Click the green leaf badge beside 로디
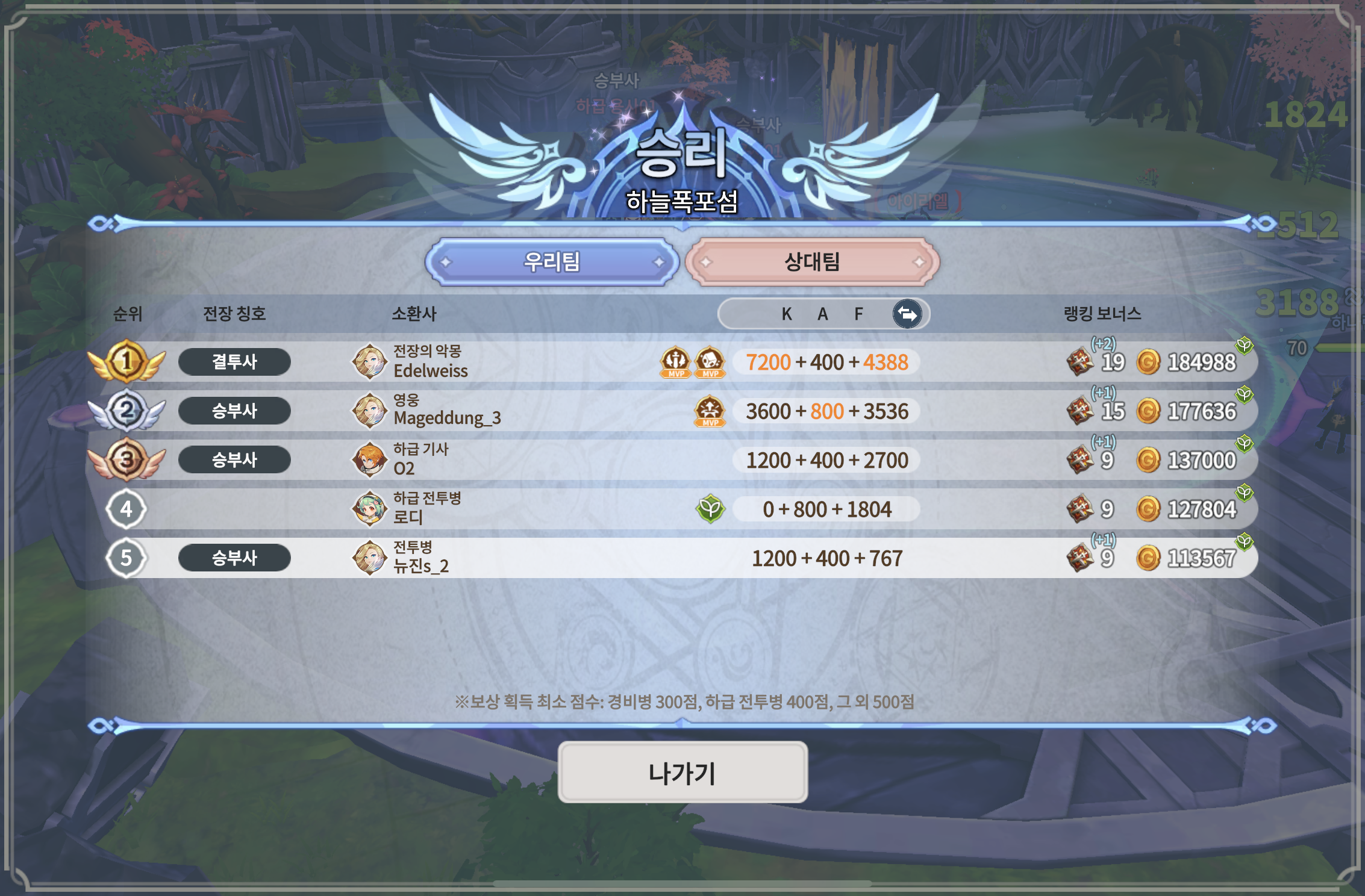The width and height of the screenshot is (1365, 896). (710, 509)
